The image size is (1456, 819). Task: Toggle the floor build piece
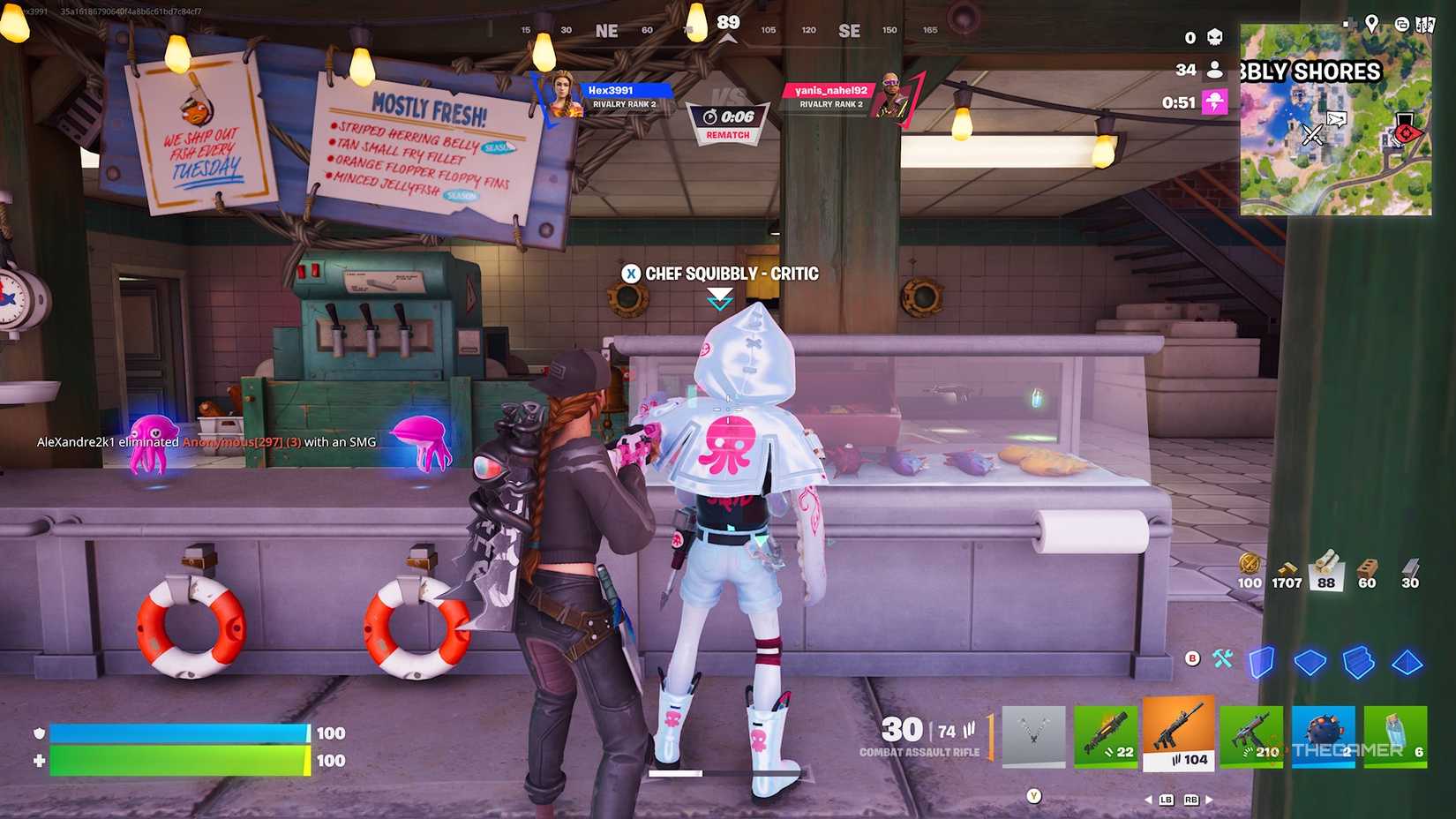[1310, 662]
